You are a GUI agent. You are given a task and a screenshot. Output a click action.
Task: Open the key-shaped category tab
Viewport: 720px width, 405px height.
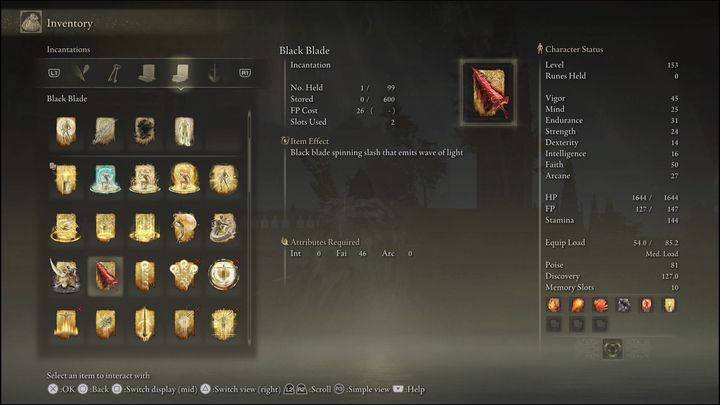coord(116,72)
